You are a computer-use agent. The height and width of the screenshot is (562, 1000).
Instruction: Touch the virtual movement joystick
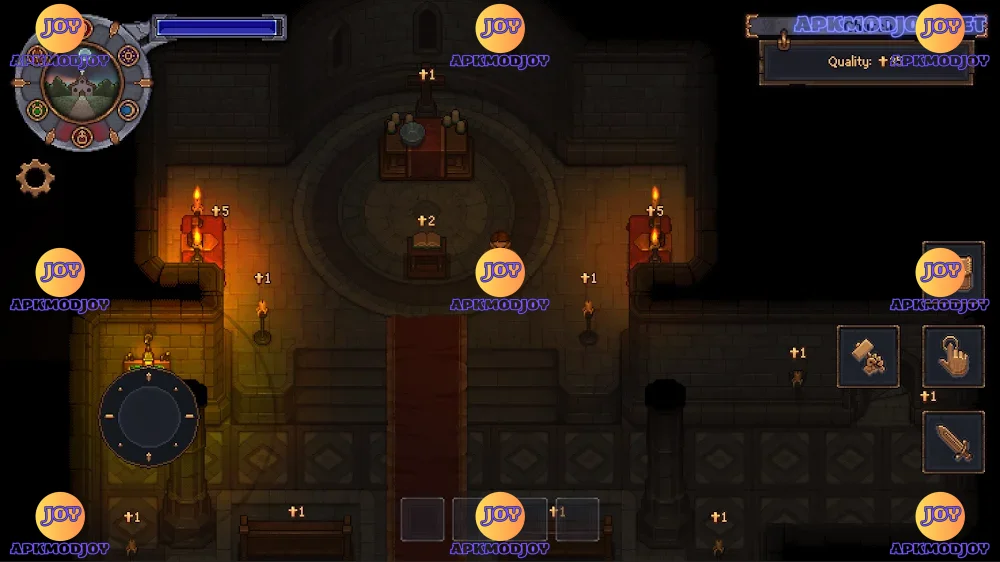[149, 417]
